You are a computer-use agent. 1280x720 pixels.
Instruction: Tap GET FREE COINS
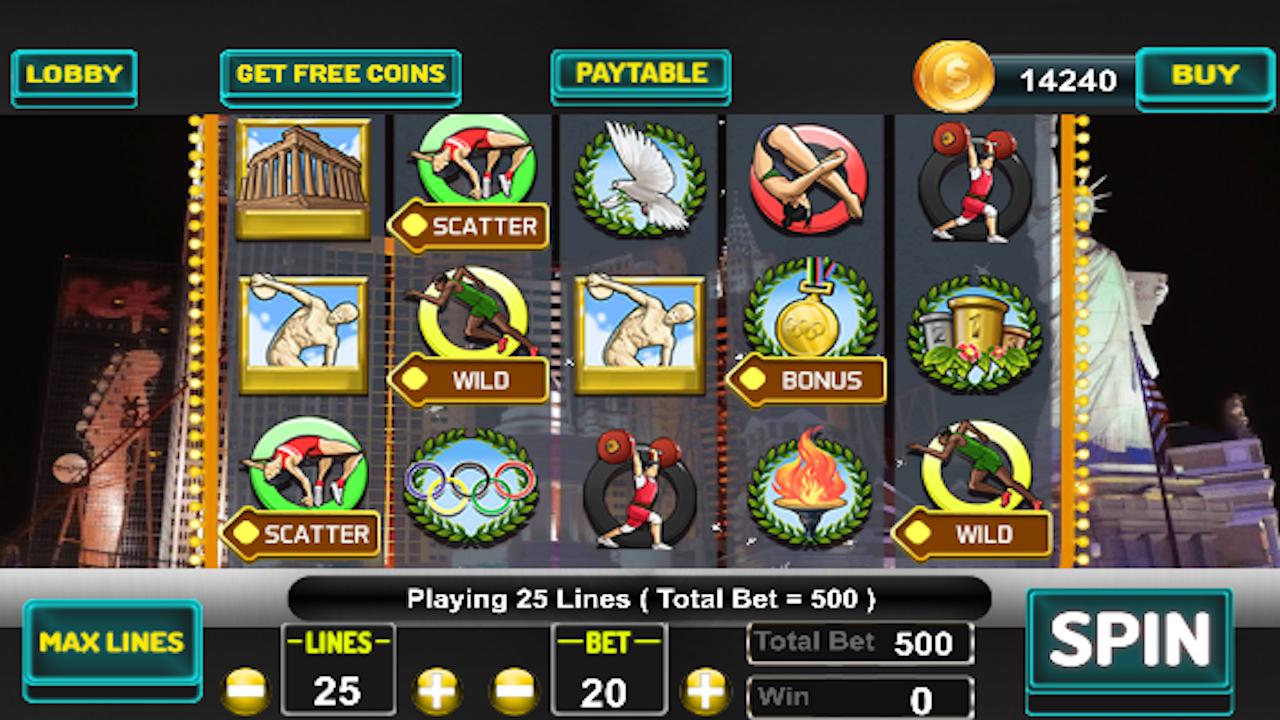point(340,75)
